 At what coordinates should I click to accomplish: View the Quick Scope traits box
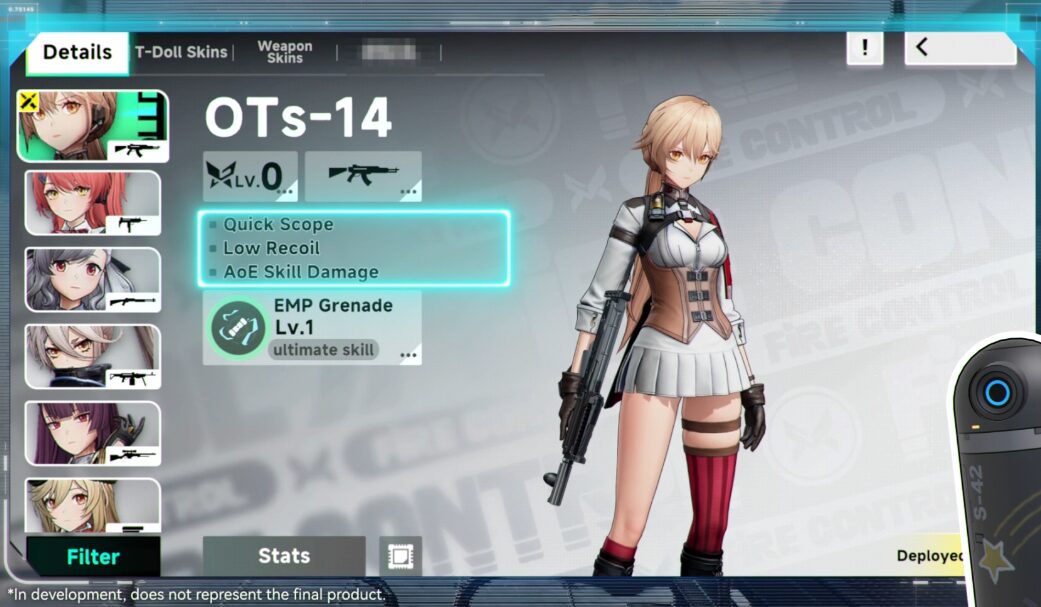coord(354,248)
